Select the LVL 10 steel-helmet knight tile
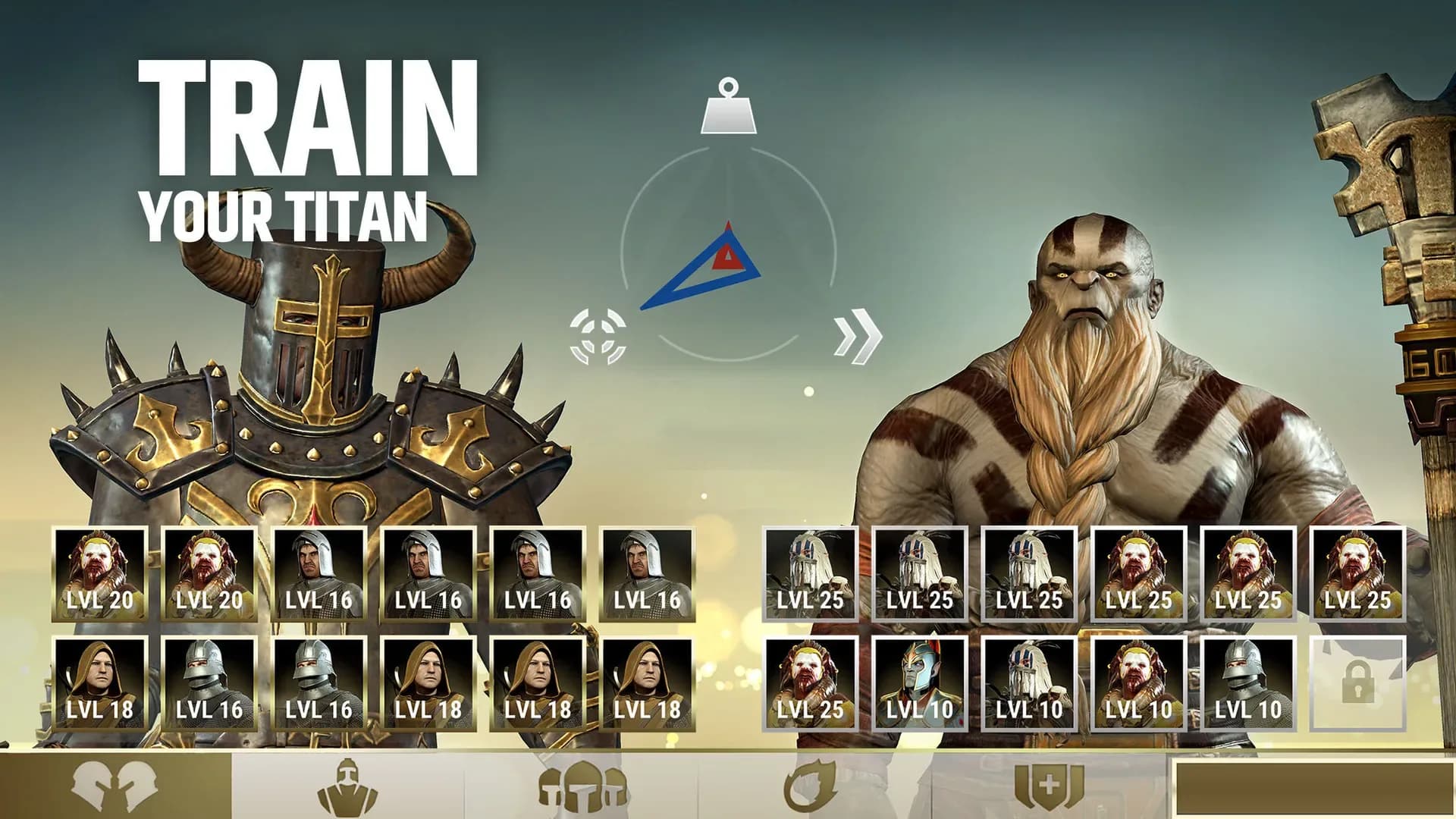This screenshot has width=1456, height=819. [x=1247, y=684]
